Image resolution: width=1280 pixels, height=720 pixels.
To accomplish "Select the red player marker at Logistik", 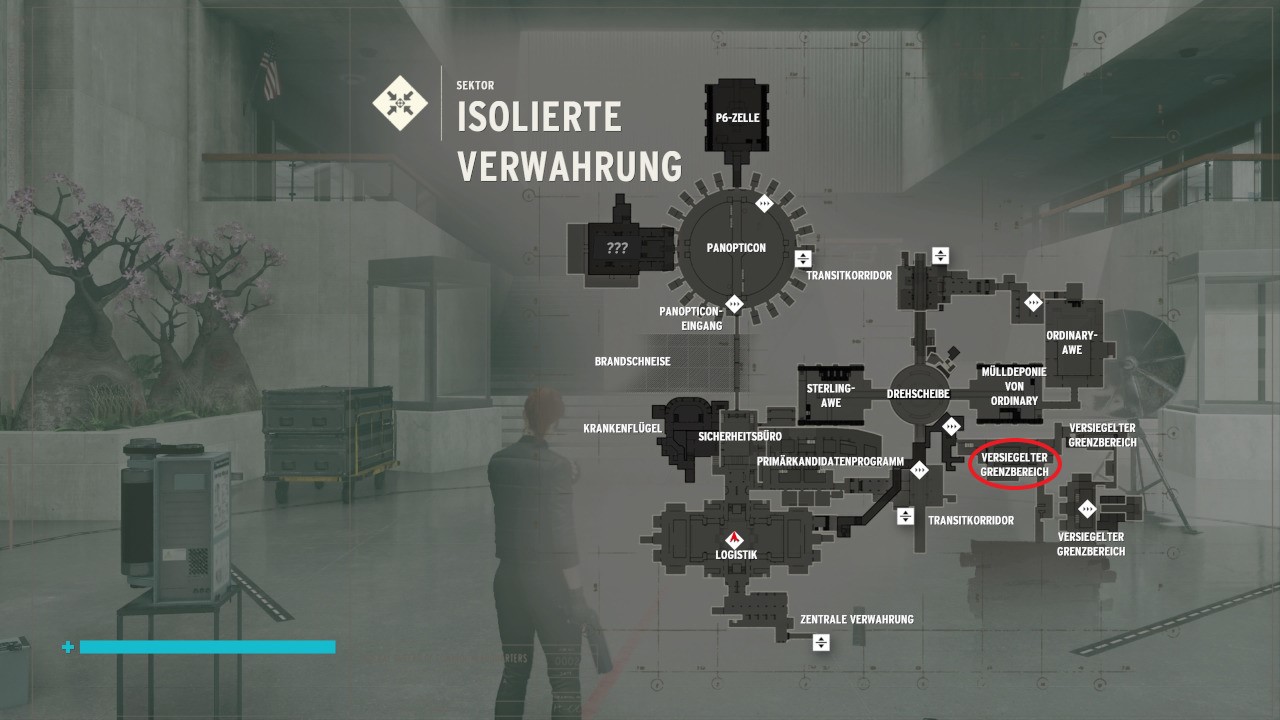I will point(735,539).
